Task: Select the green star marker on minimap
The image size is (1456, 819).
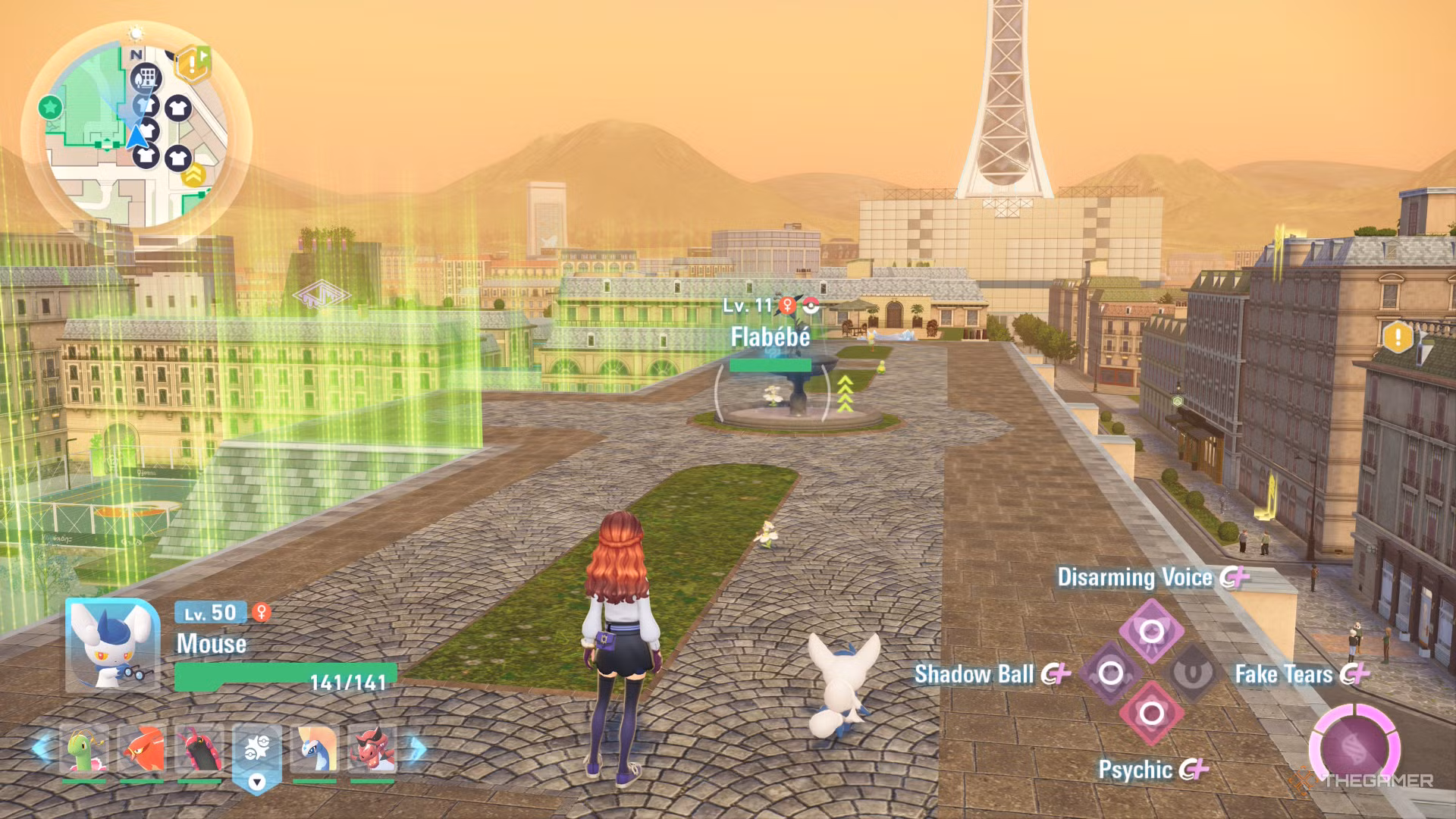Action: 50,107
